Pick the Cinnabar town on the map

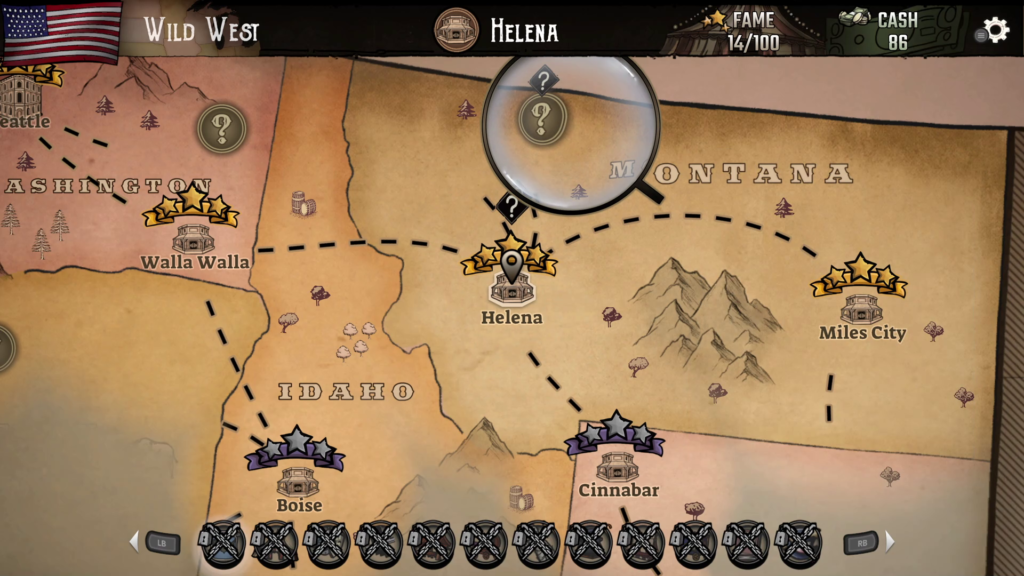617,465
